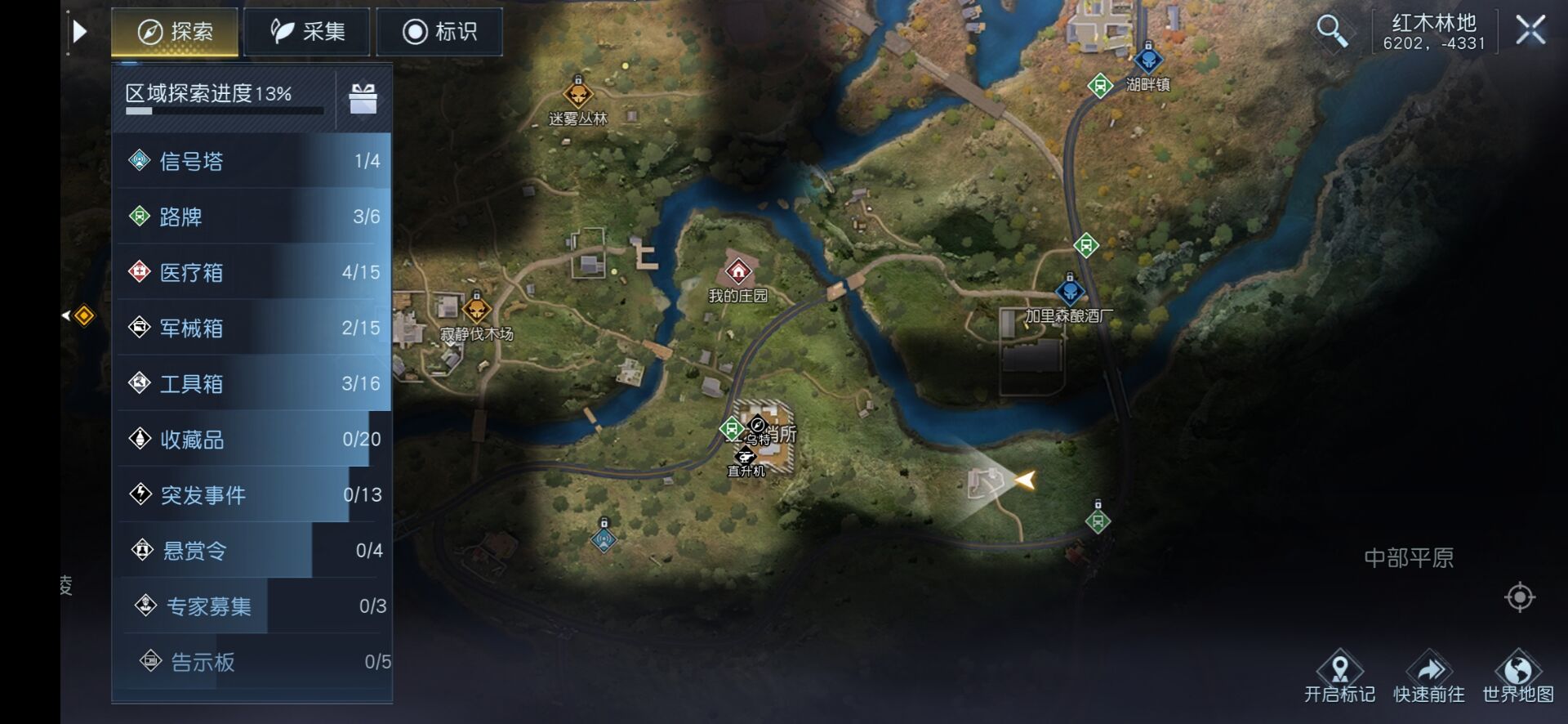Open the map search magnifier
1568x724 pixels.
tap(1331, 31)
